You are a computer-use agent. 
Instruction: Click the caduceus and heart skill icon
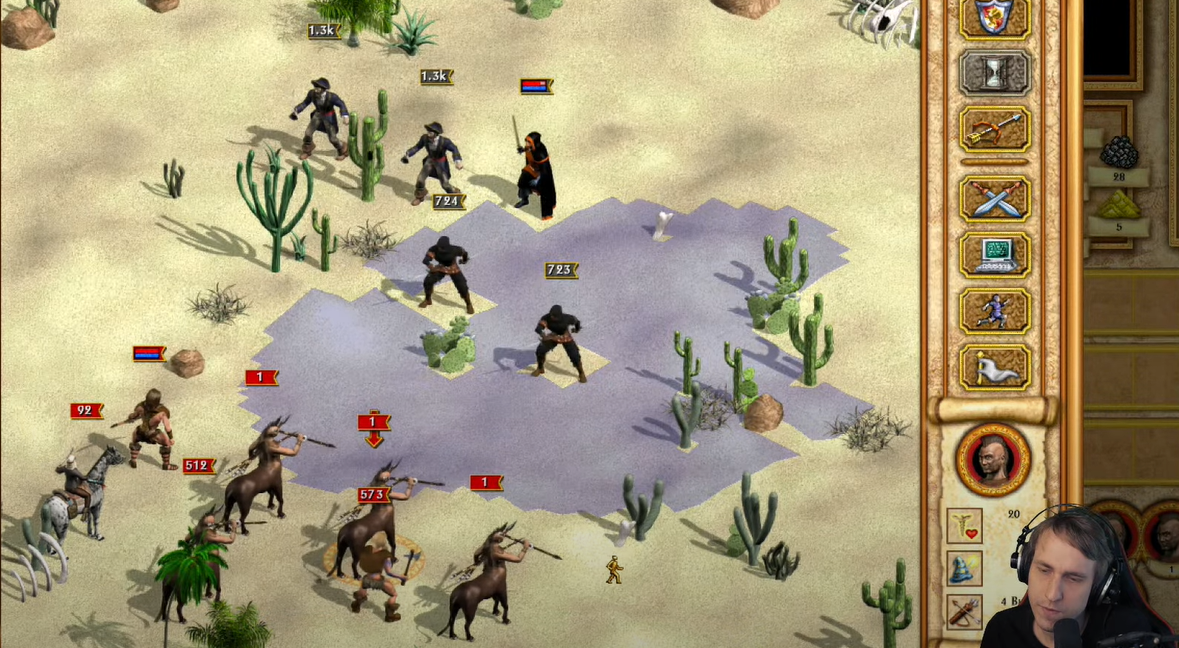pos(965,526)
